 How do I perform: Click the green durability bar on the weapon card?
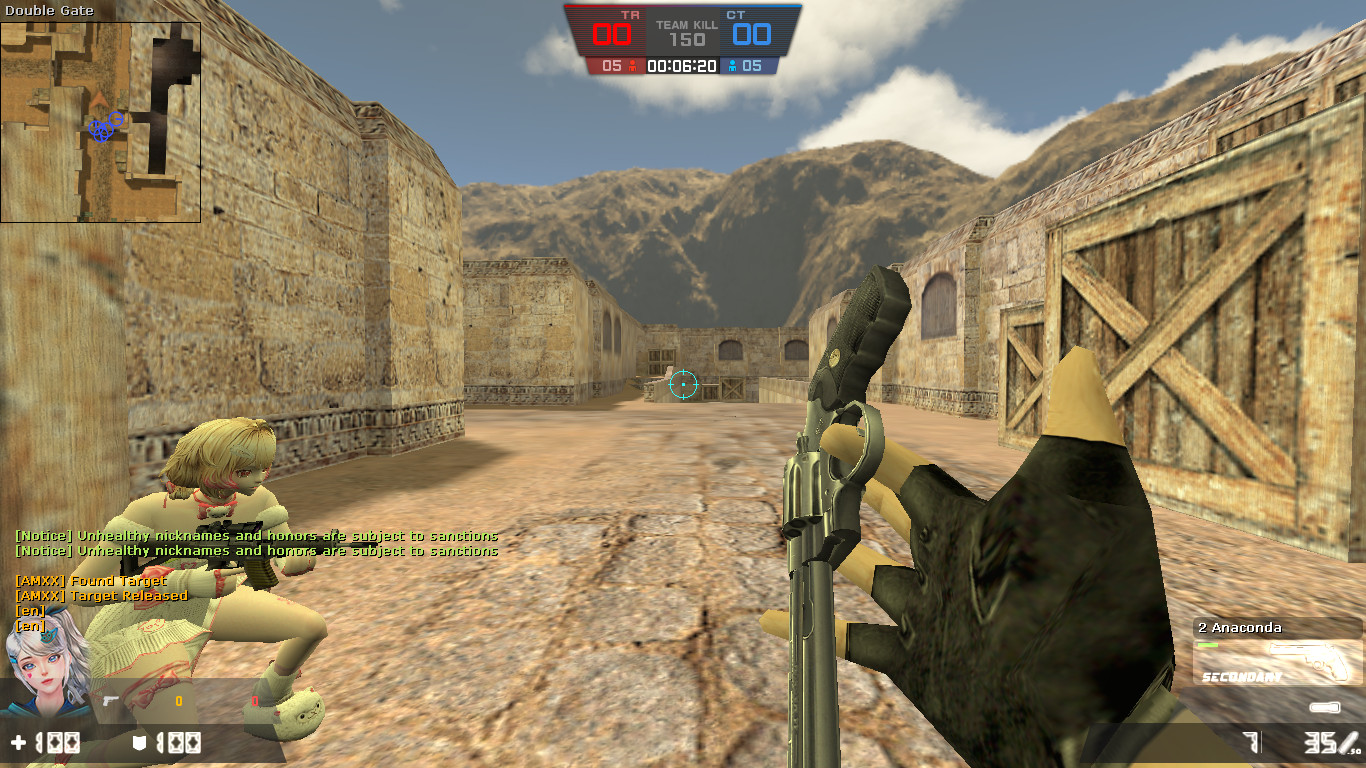click(1207, 645)
